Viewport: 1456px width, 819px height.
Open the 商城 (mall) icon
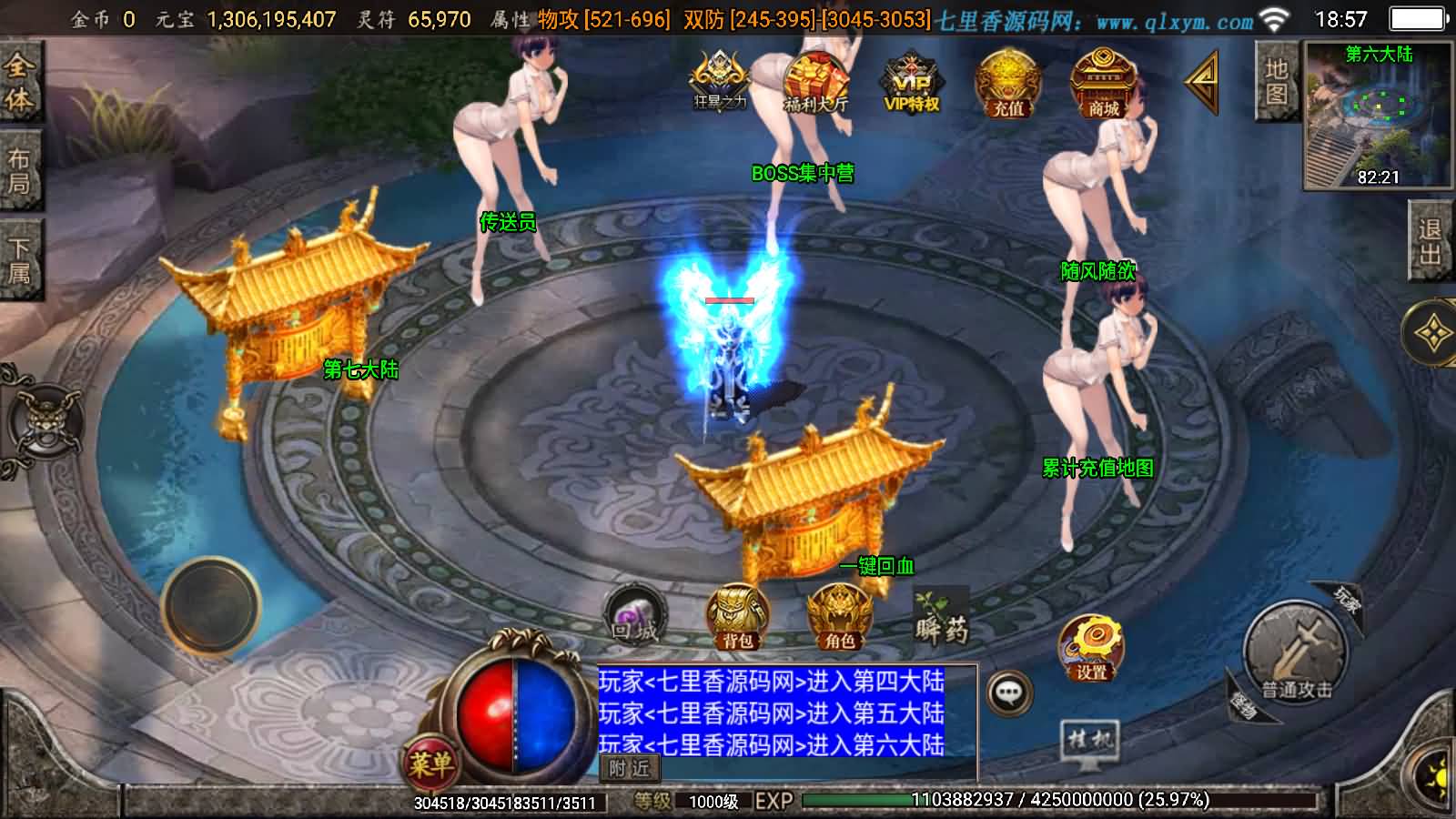pos(1103,86)
